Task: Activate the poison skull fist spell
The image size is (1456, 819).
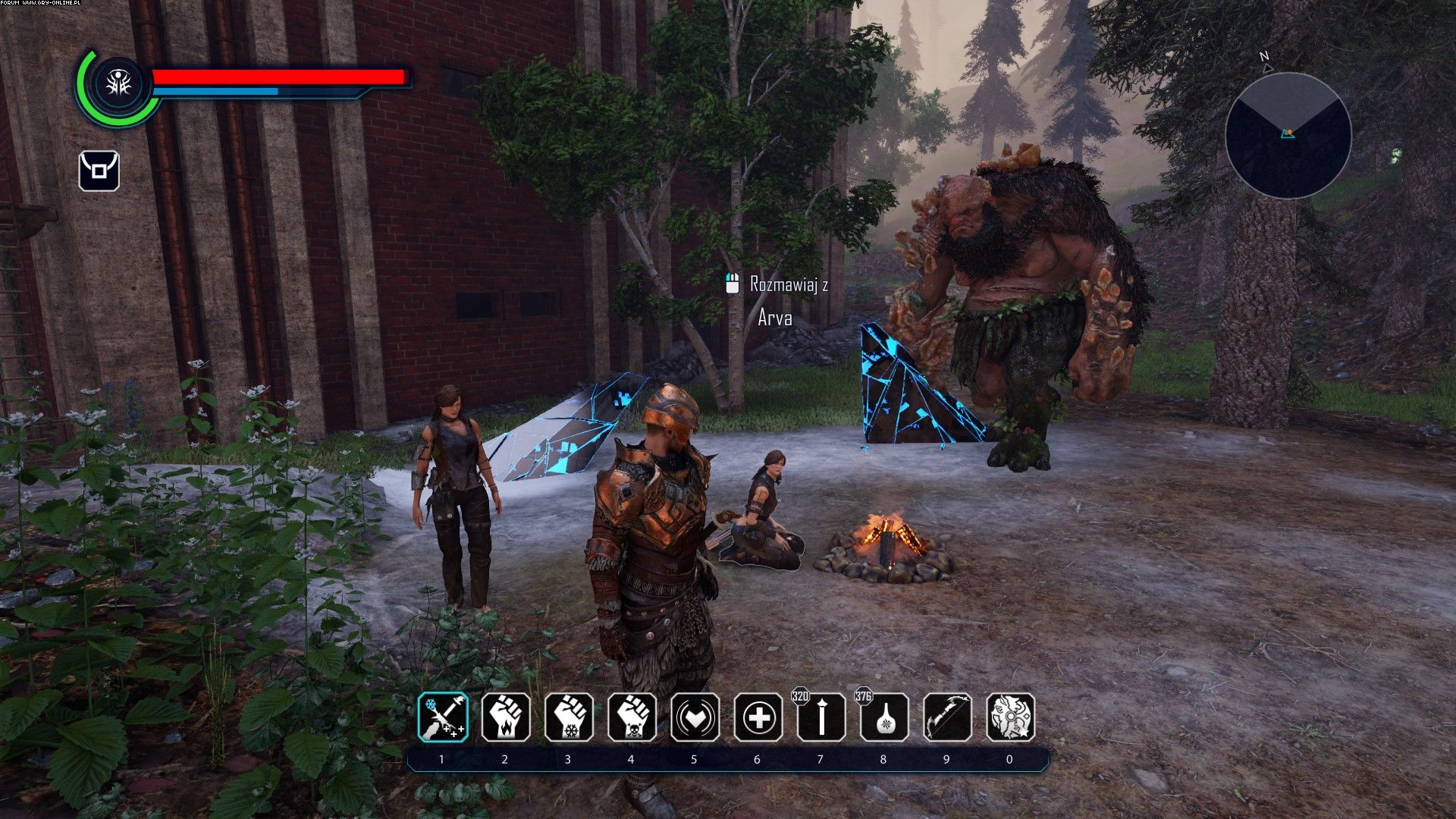Action: click(632, 717)
